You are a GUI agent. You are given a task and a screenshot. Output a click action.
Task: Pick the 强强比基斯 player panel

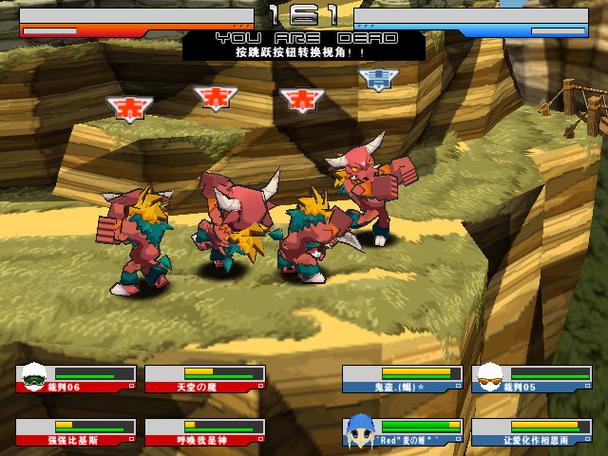tap(76, 432)
